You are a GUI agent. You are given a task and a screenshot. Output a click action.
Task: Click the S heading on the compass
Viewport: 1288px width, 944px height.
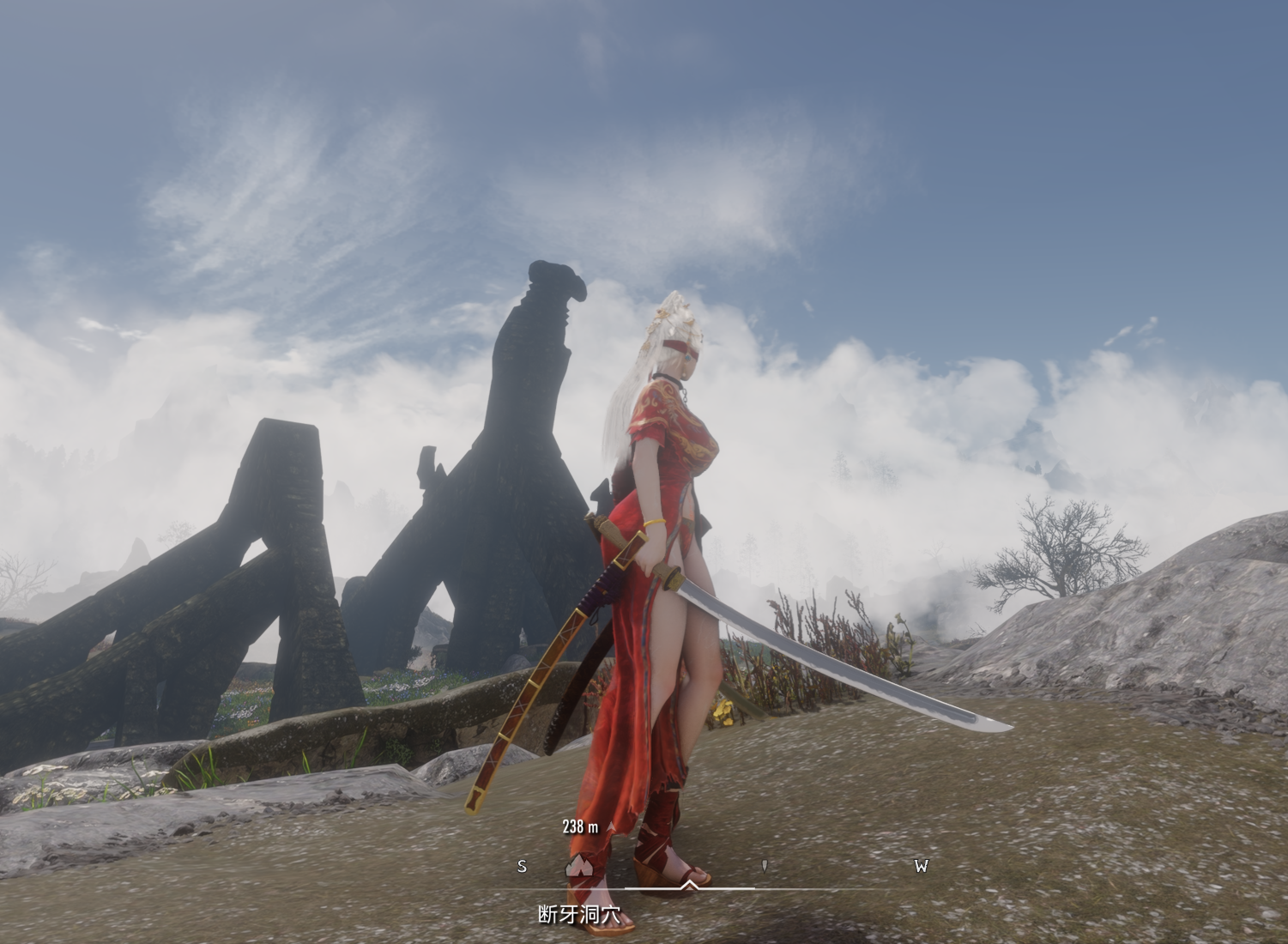522,866
